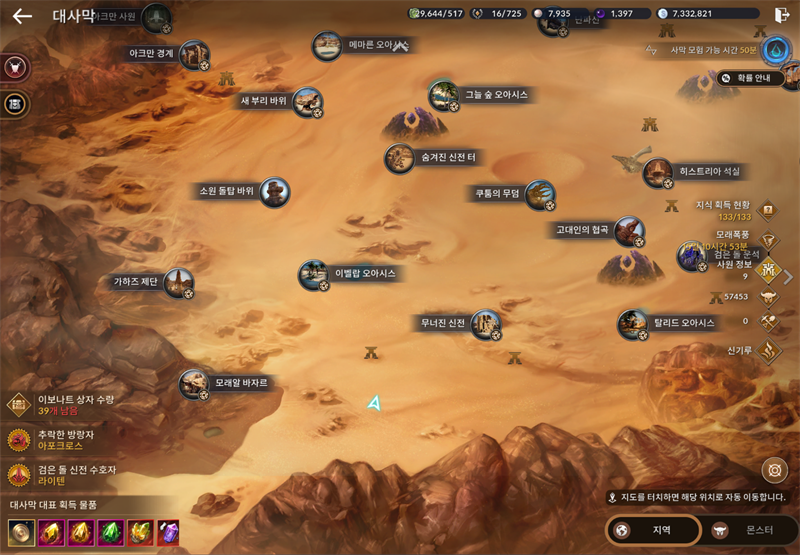Screen dimensions: 800x555
Task: Click the exit door icon
Action: (x=781, y=15)
